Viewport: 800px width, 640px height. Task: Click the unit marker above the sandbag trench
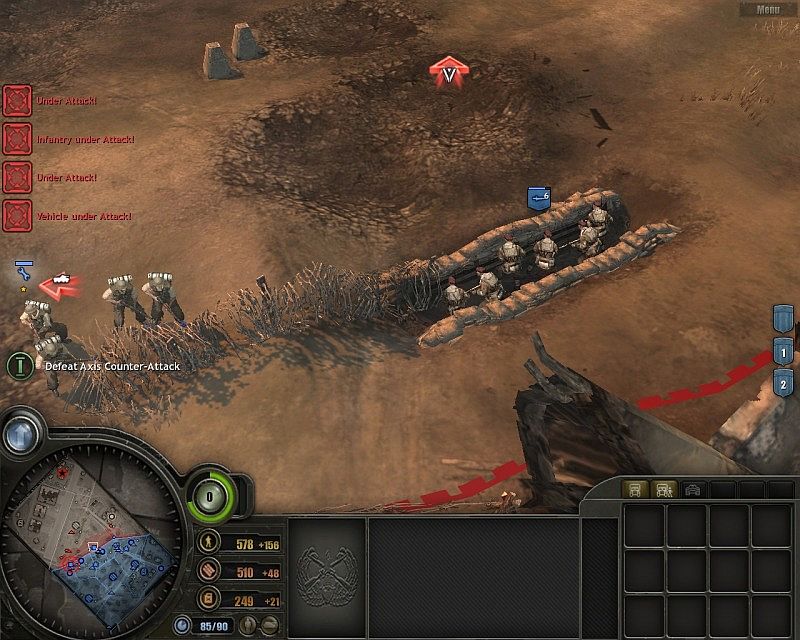coord(539,198)
